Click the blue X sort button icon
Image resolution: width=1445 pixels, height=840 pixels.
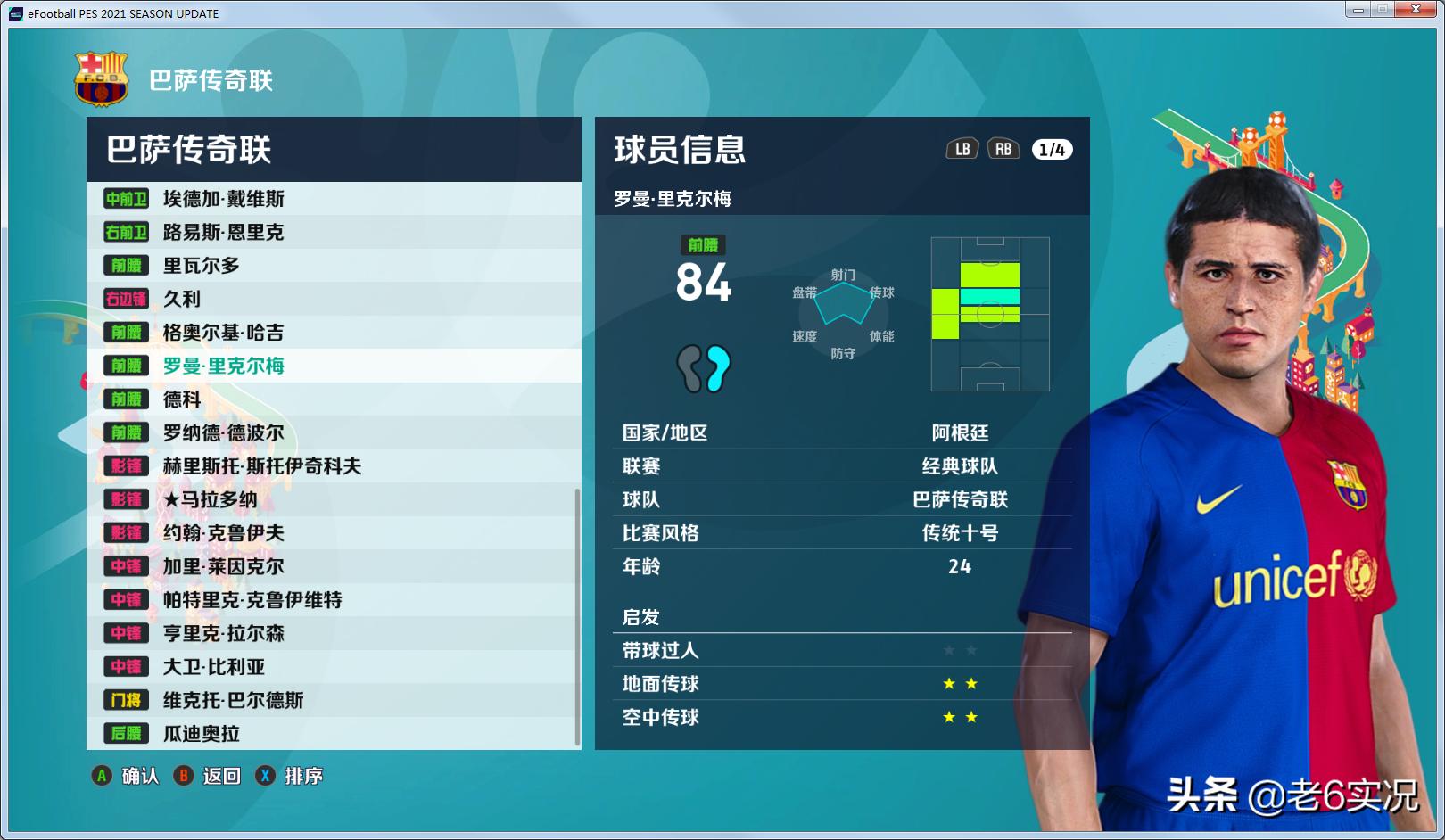(264, 776)
